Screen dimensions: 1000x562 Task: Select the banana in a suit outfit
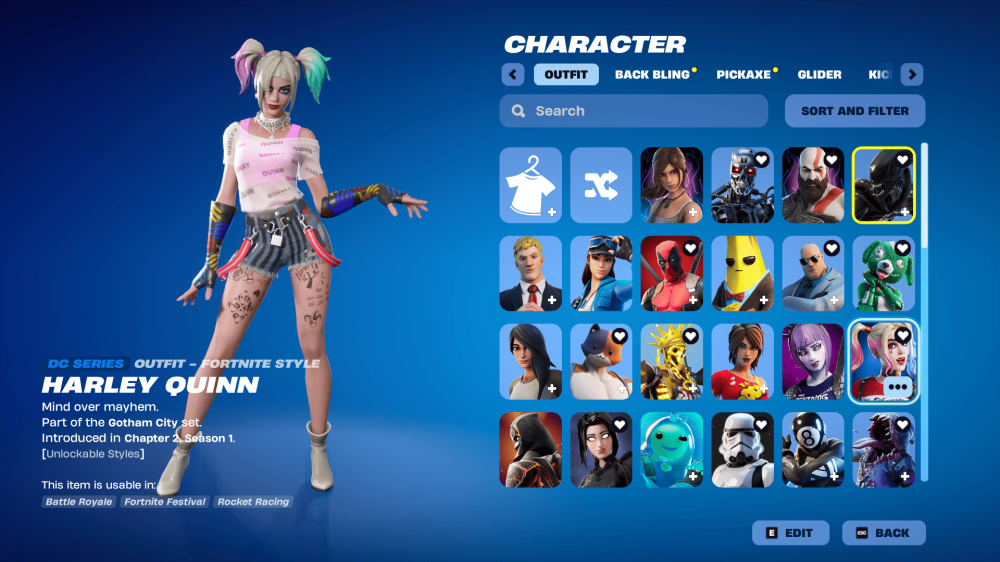[x=742, y=273]
